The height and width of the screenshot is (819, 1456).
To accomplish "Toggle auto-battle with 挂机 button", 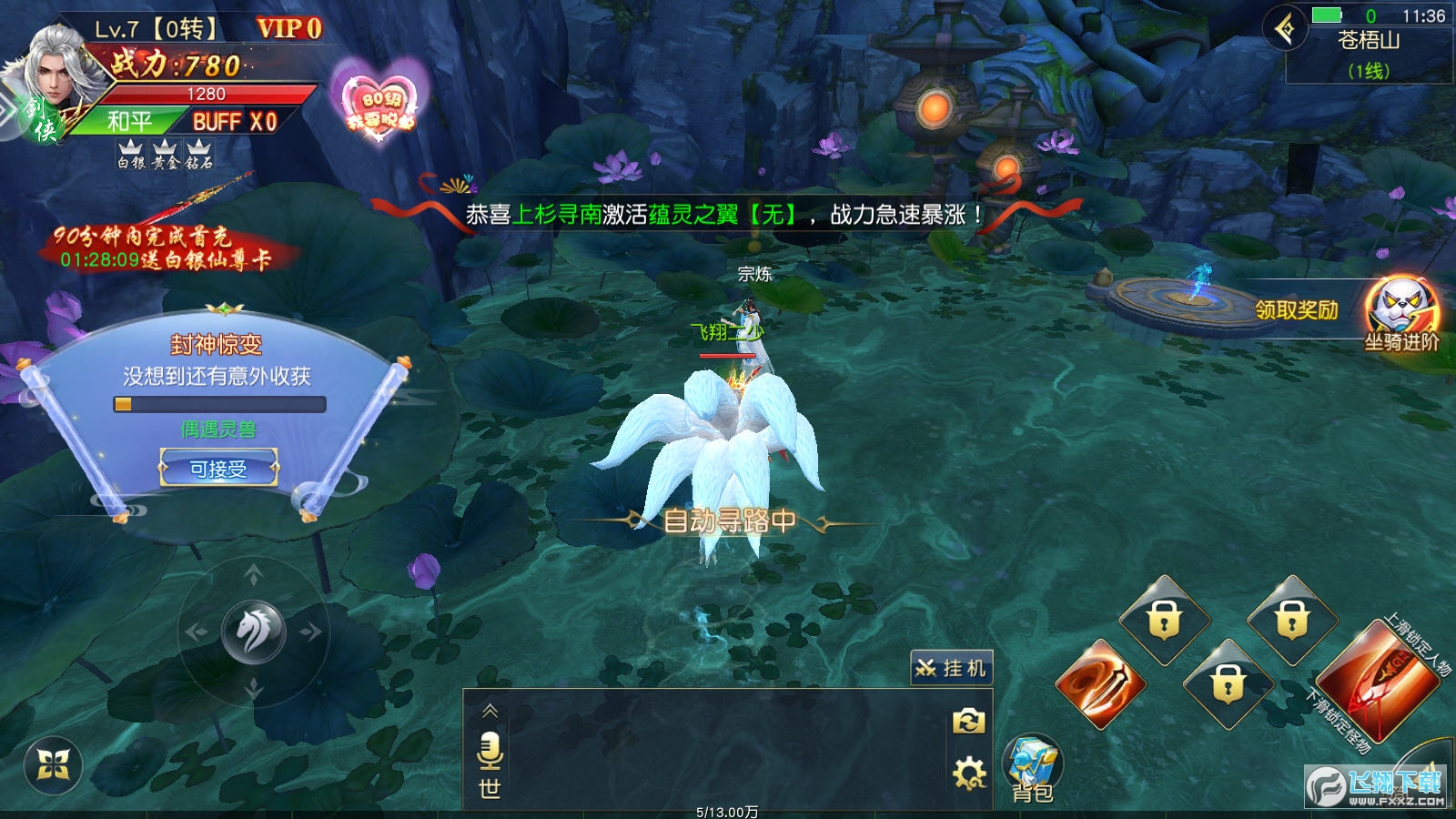I will click(951, 669).
